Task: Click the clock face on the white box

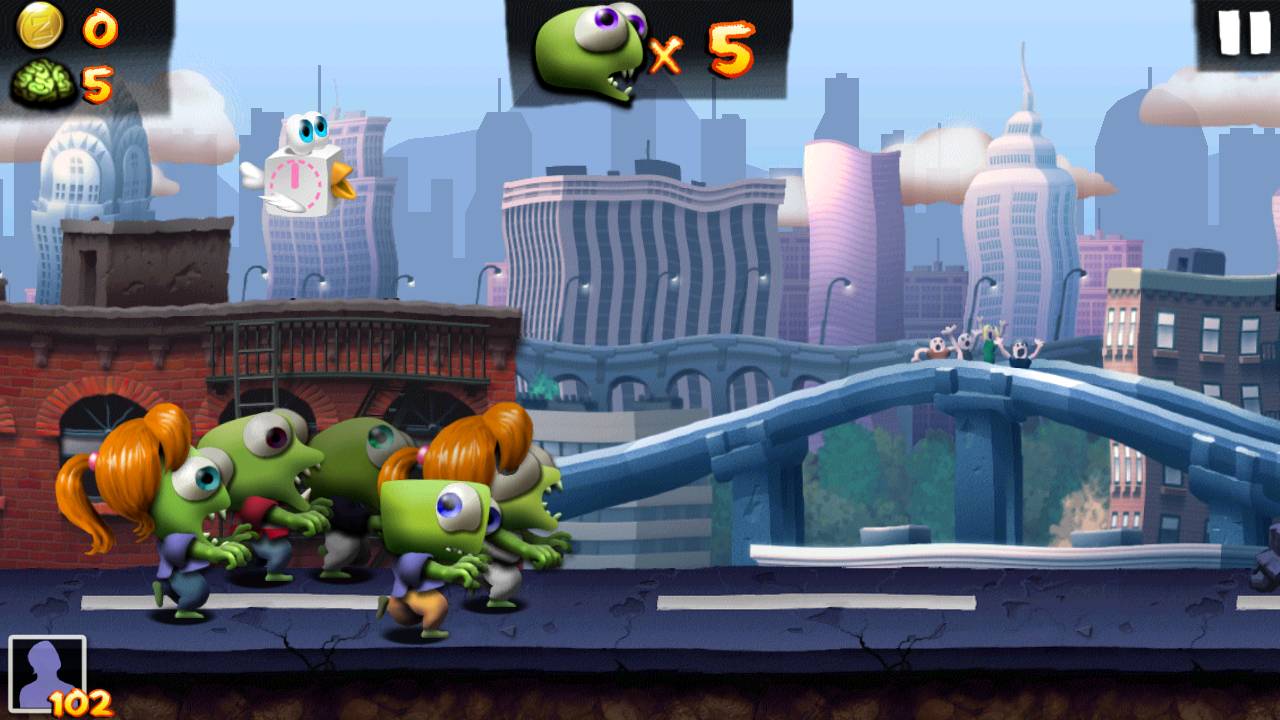Action: [x=295, y=180]
